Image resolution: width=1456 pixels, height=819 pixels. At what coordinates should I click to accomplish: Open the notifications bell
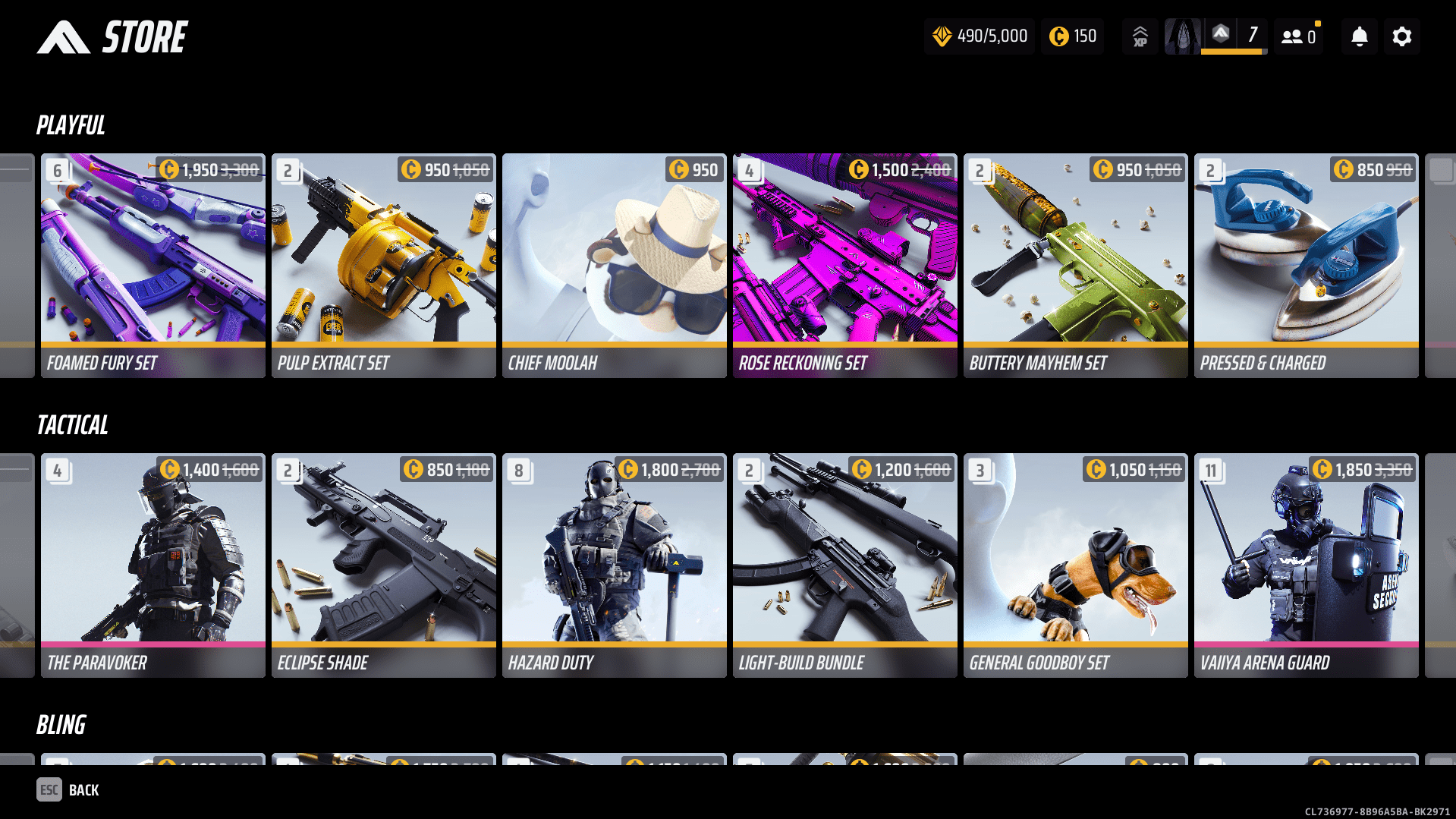(x=1359, y=36)
